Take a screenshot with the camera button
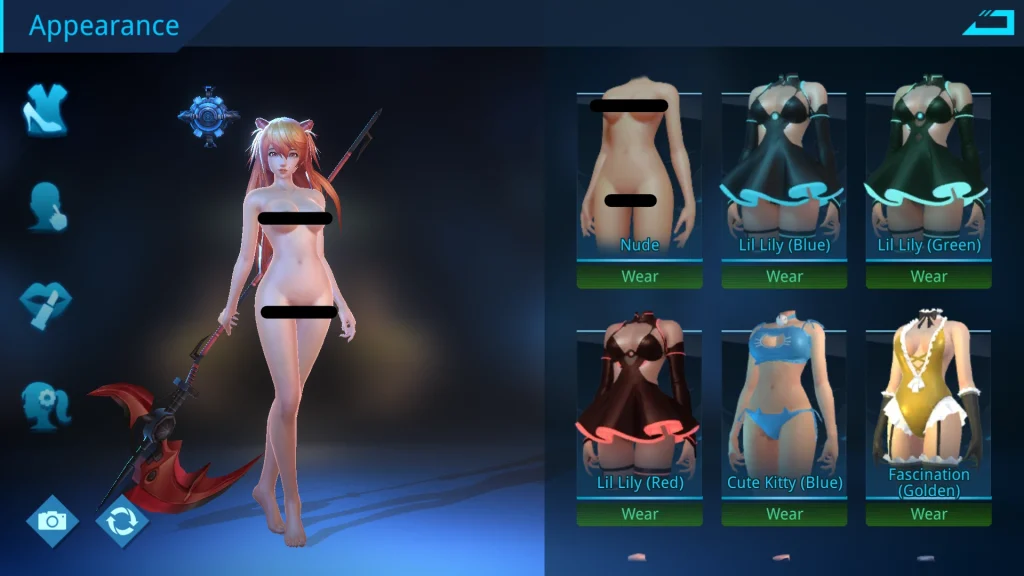Screen dimensions: 1024x576 coord(52,520)
